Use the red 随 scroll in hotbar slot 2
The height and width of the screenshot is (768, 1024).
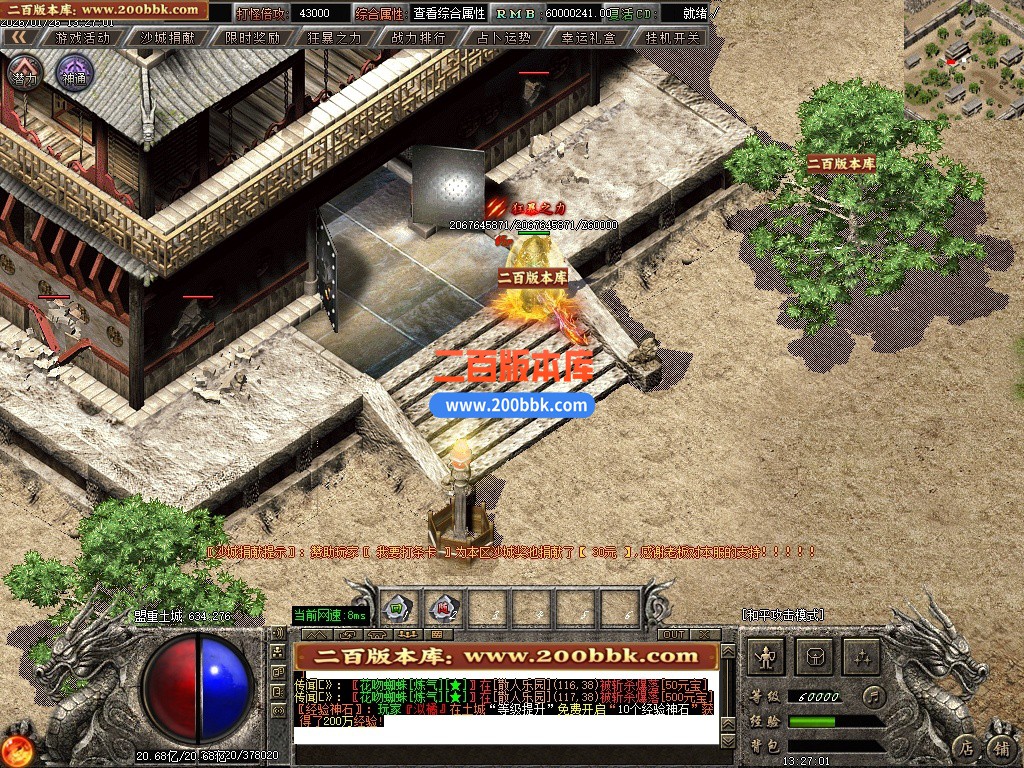(441, 607)
